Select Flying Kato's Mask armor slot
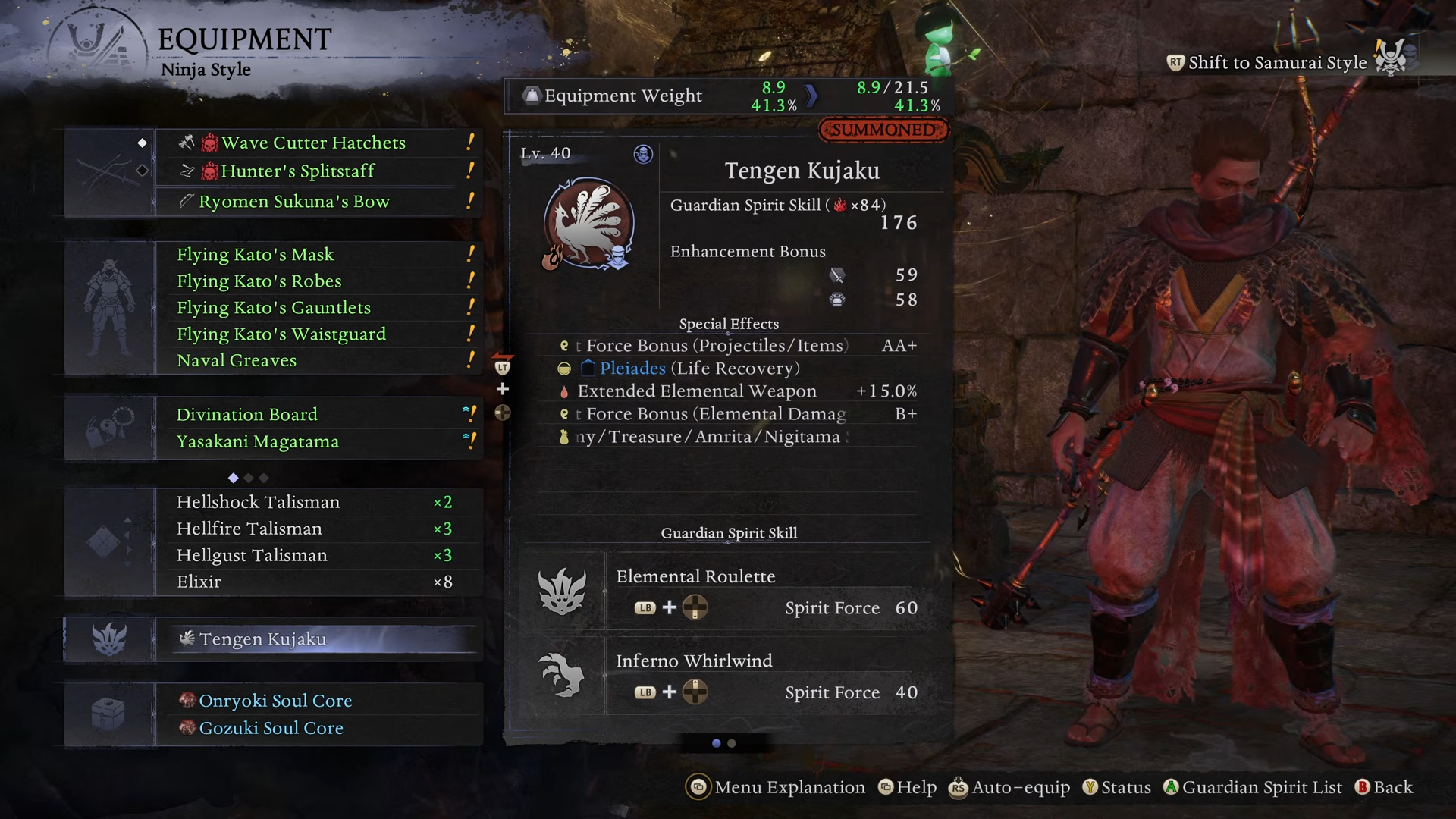 pyautogui.click(x=256, y=255)
